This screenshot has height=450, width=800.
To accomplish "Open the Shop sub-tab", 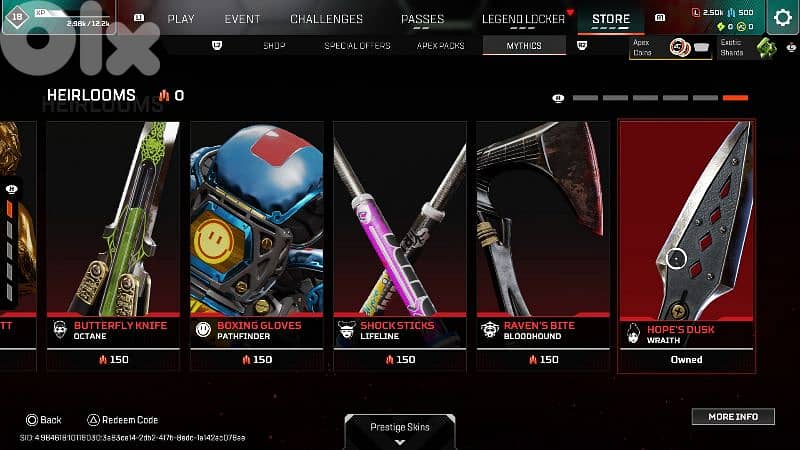I will click(x=274, y=46).
